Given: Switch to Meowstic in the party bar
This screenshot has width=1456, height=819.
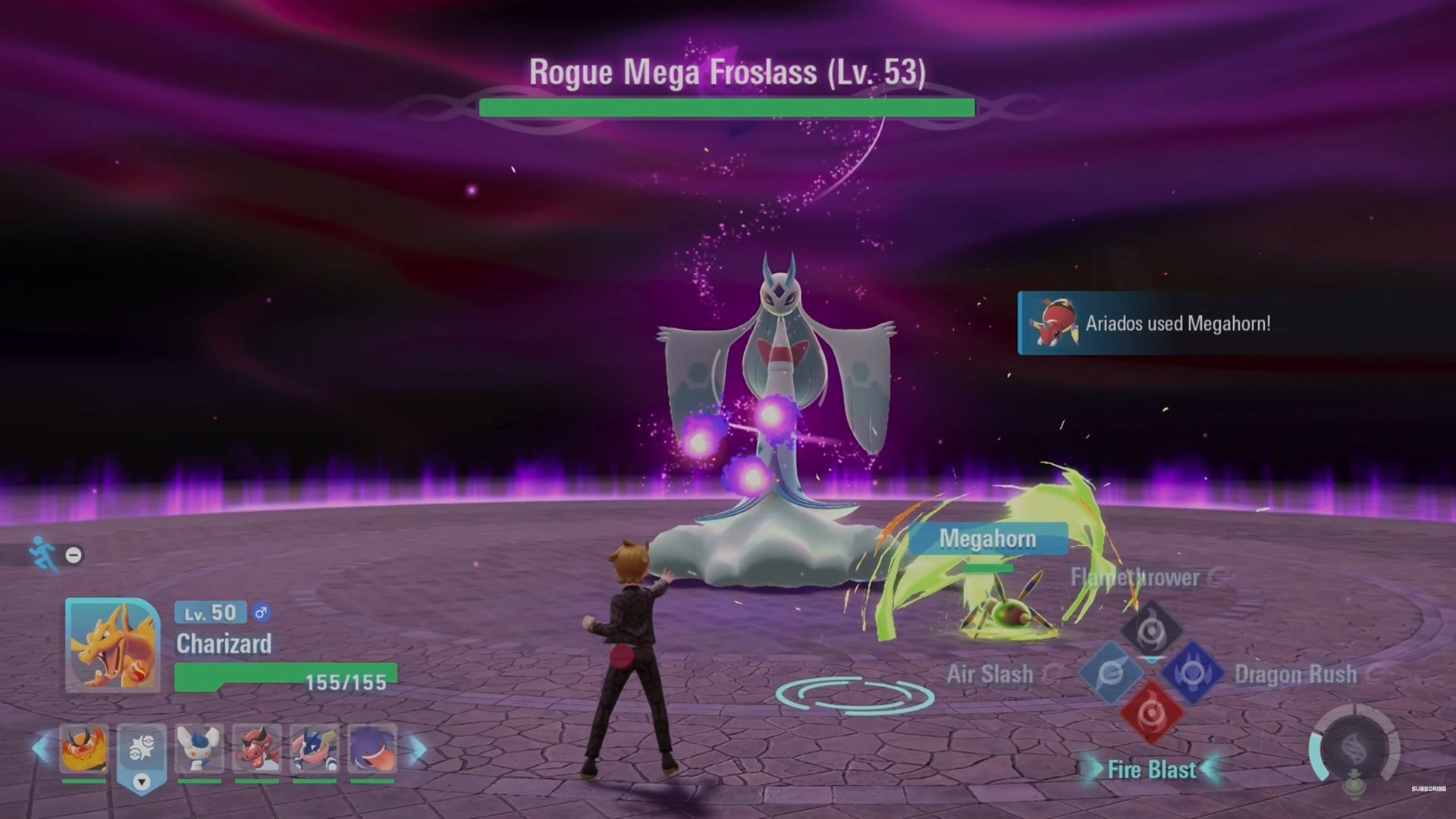Looking at the screenshot, I should point(199,748).
